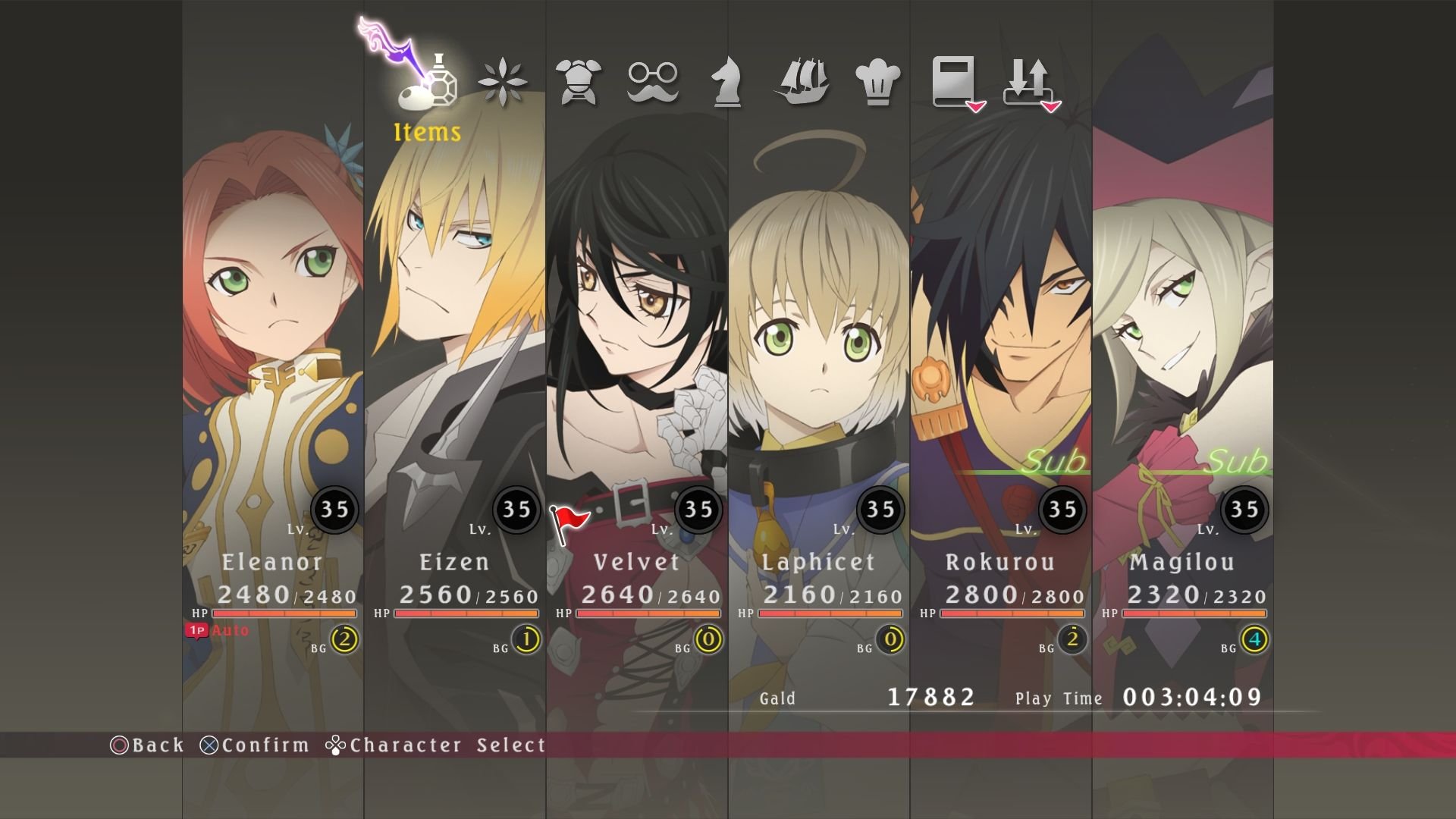Click Velvet's HP bar
Screen dimensions: 1456x819
pos(648,613)
